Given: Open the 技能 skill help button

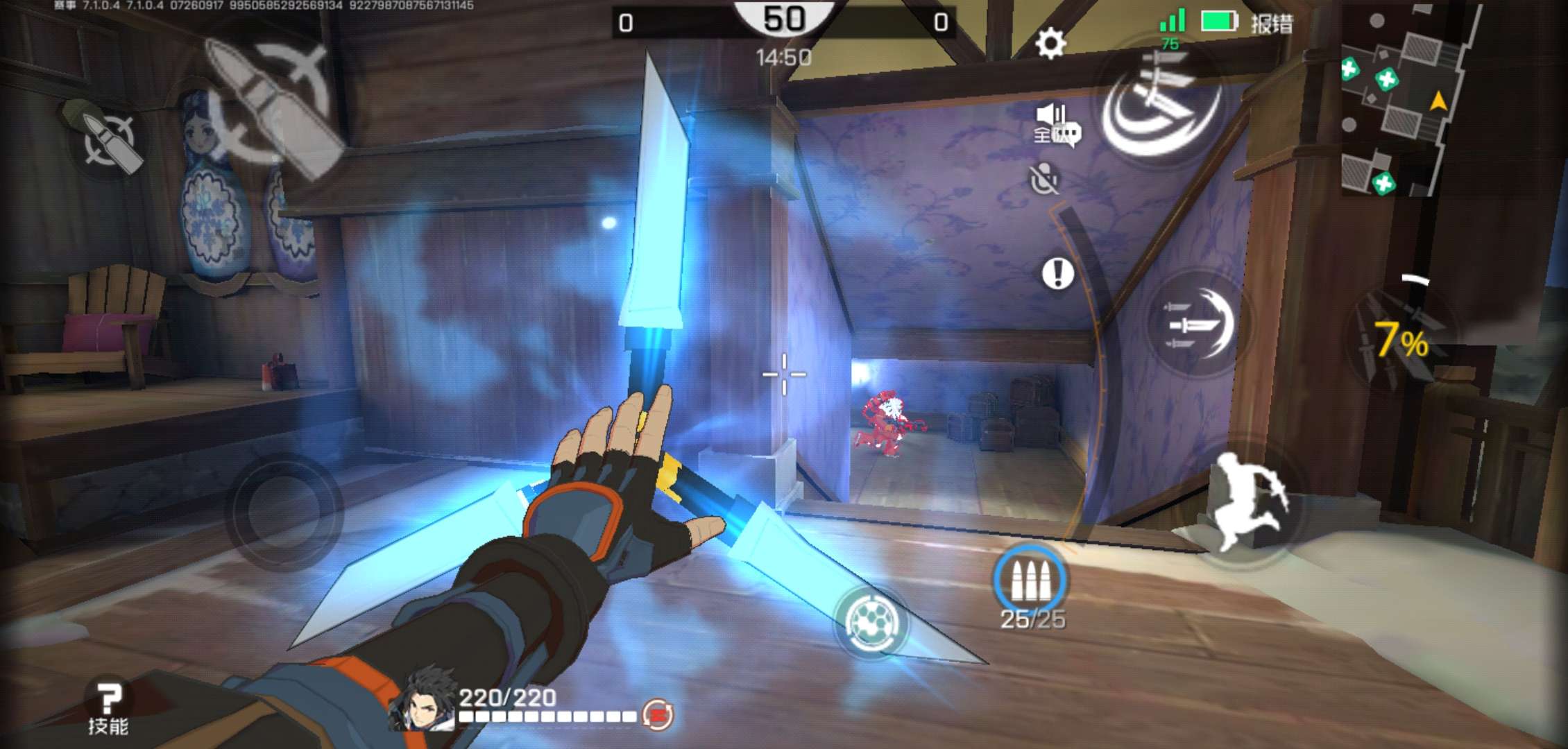Looking at the screenshot, I should tap(108, 707).
